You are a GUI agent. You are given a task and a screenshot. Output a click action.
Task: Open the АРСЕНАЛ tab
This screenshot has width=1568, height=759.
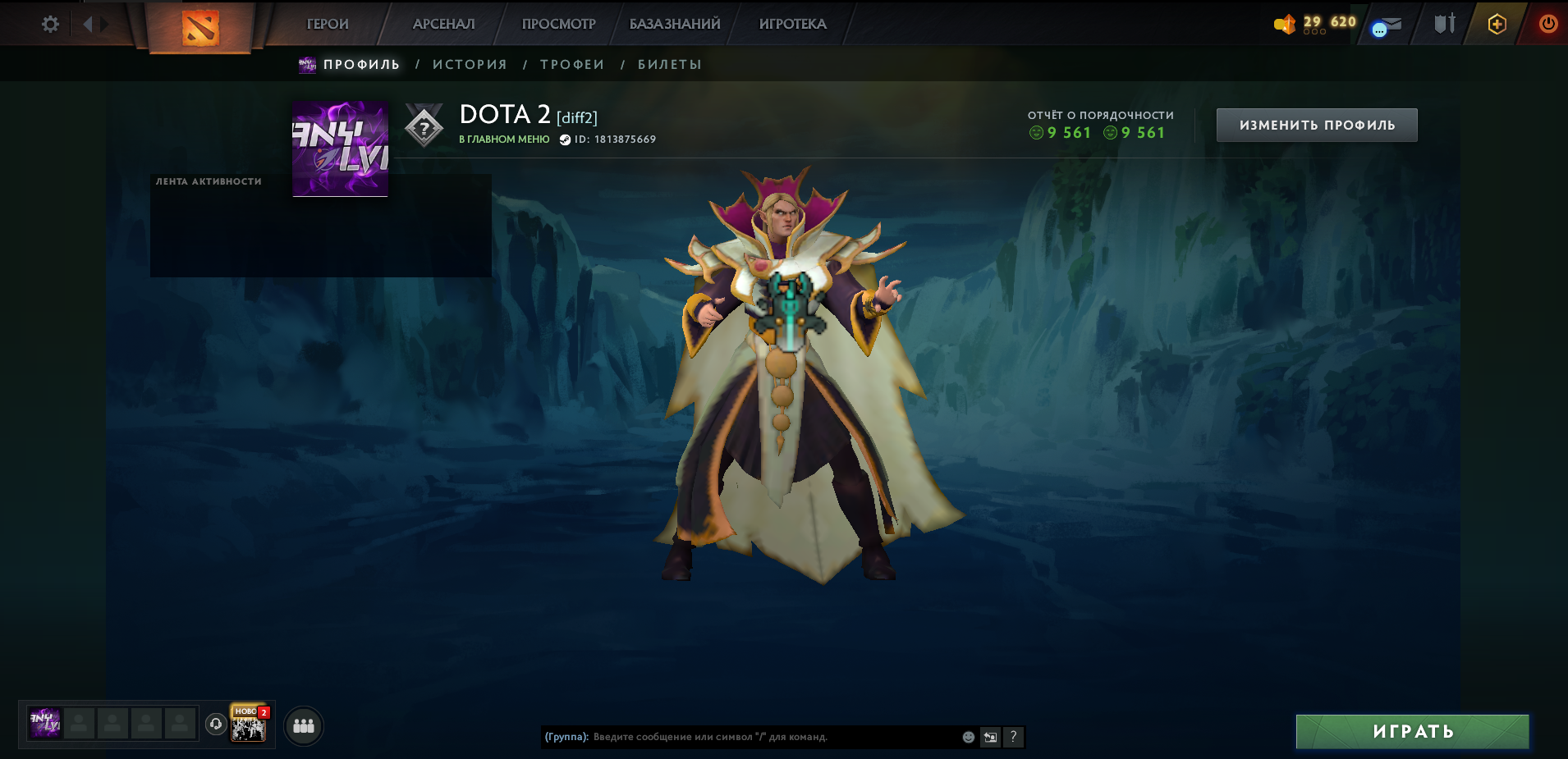(x=443, y=24)
